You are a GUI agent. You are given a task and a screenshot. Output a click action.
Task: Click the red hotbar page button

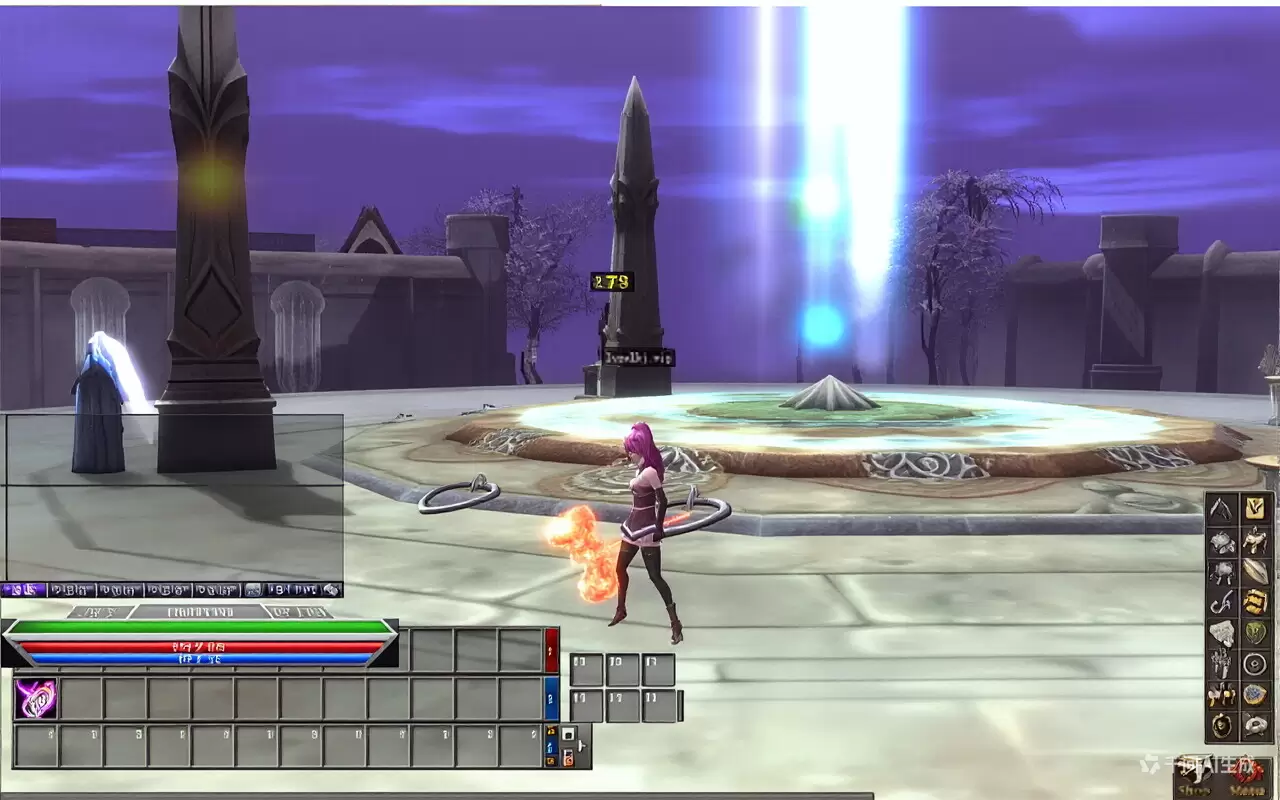551,650
